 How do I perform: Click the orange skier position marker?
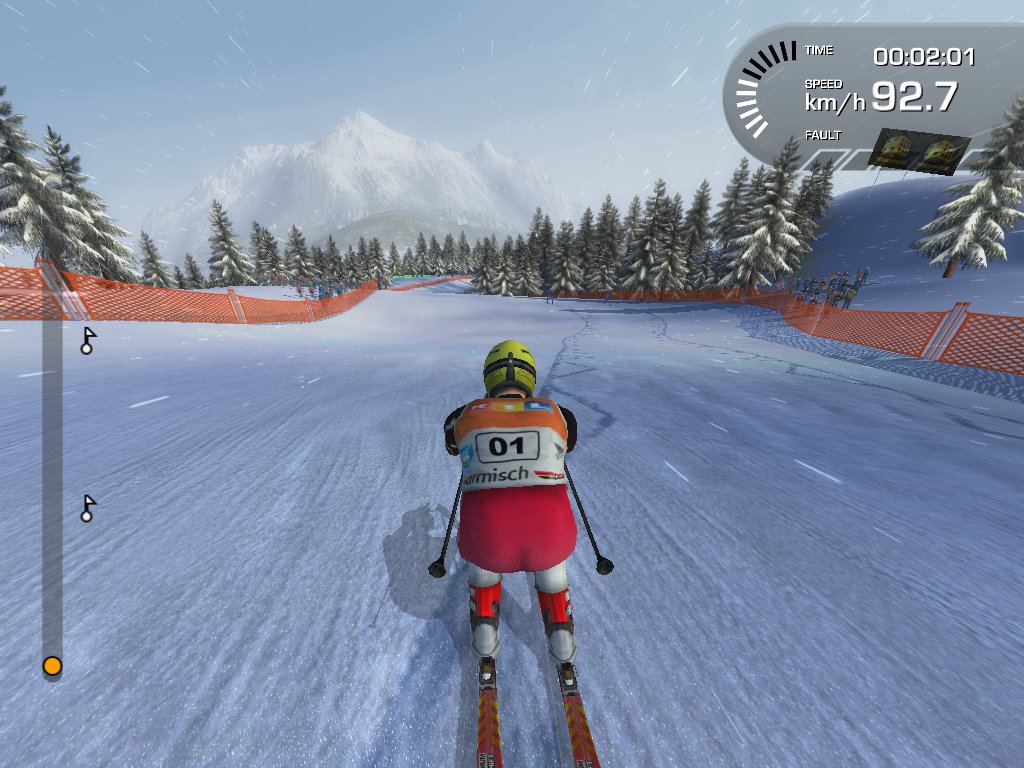tap(52, 666)
